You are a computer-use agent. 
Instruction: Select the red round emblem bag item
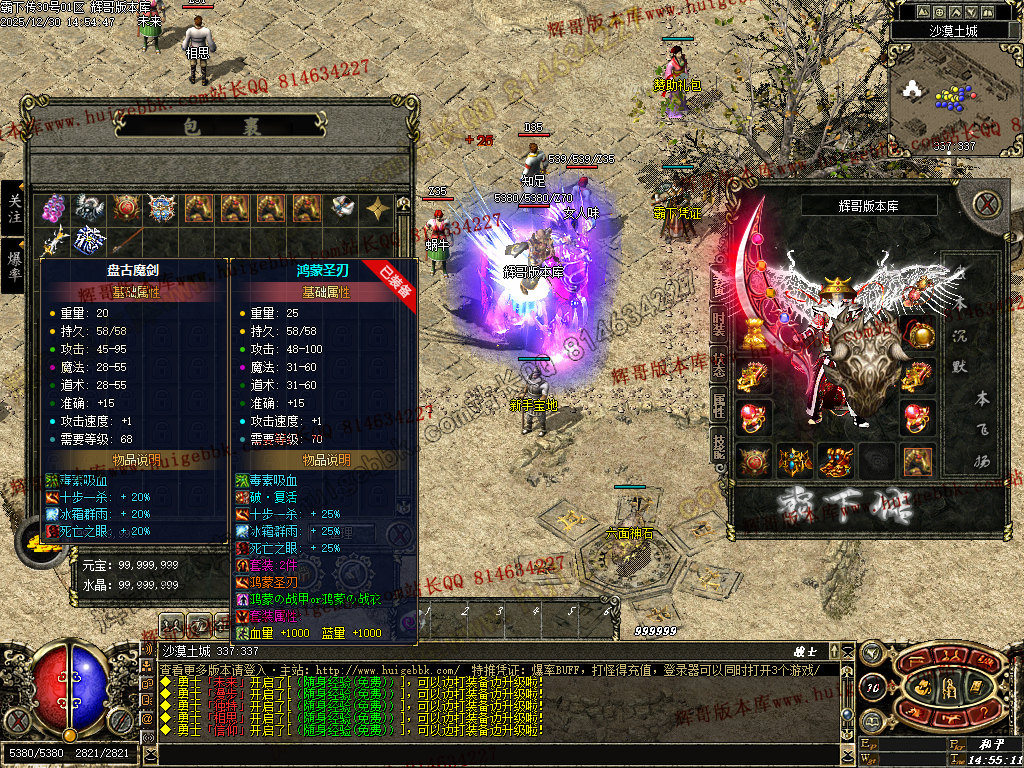pyautogui.click(x=126, y=208)
